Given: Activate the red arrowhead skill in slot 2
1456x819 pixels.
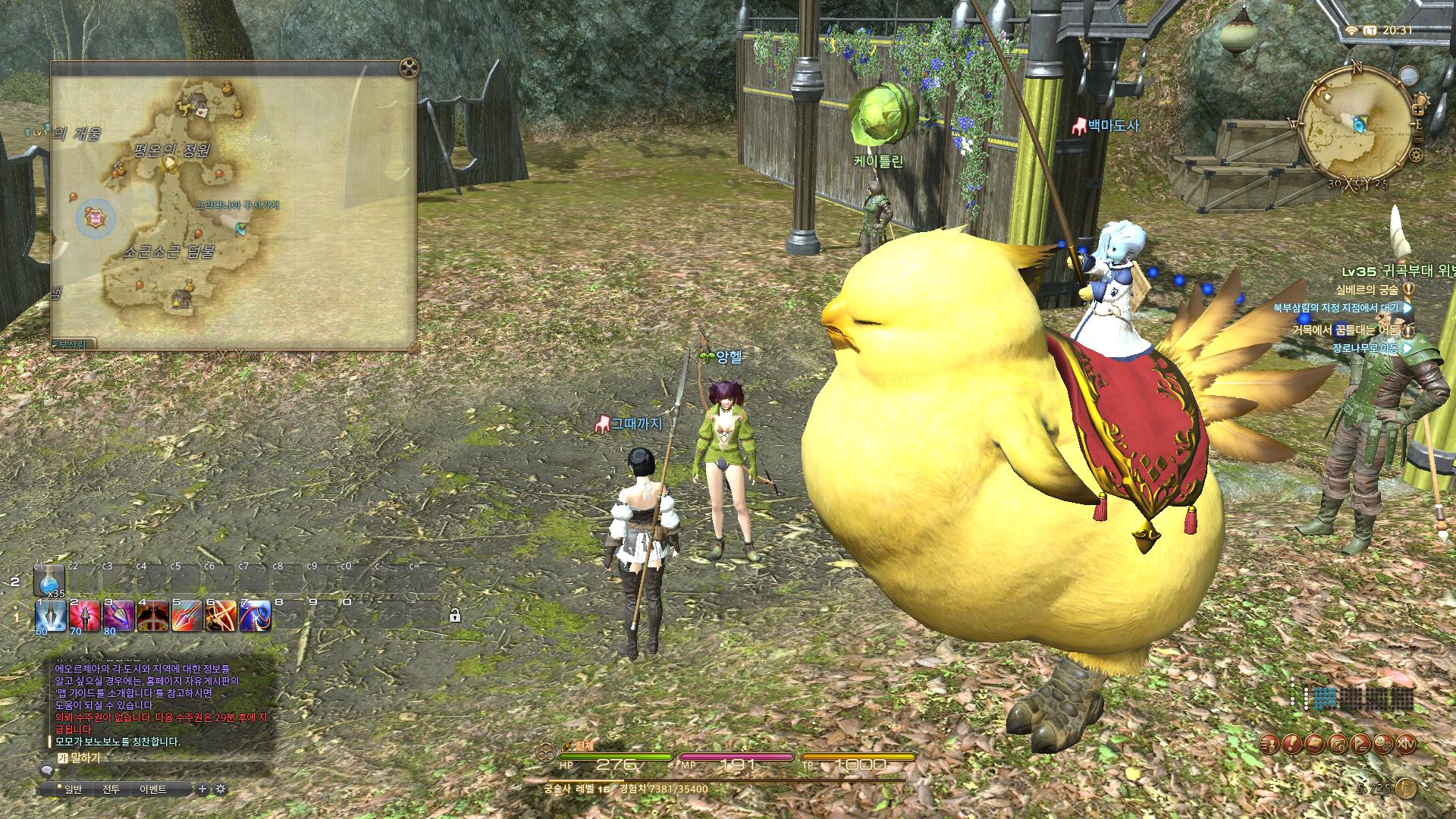Looking at the screenshot, I should [x=85, y=617].
